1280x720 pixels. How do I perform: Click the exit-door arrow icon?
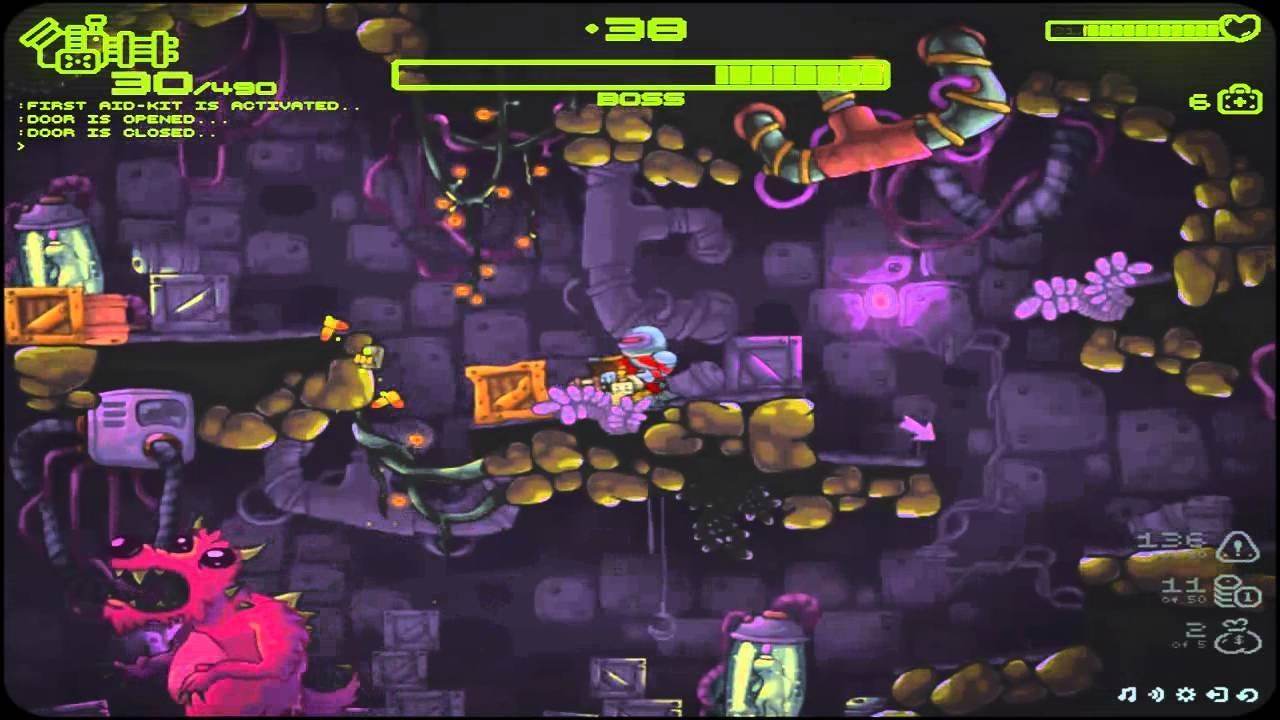[x=1216, y=694]
